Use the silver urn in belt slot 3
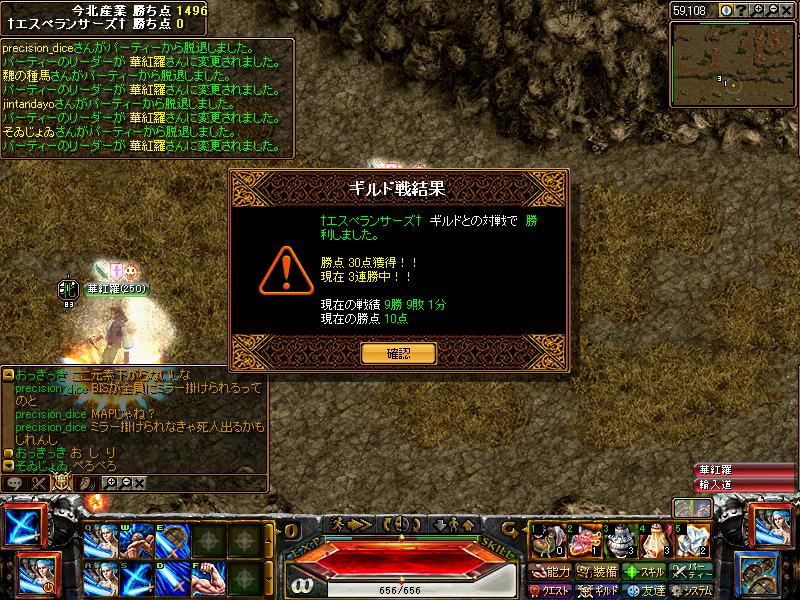800x600 pixels. click(x=618, y=540)
